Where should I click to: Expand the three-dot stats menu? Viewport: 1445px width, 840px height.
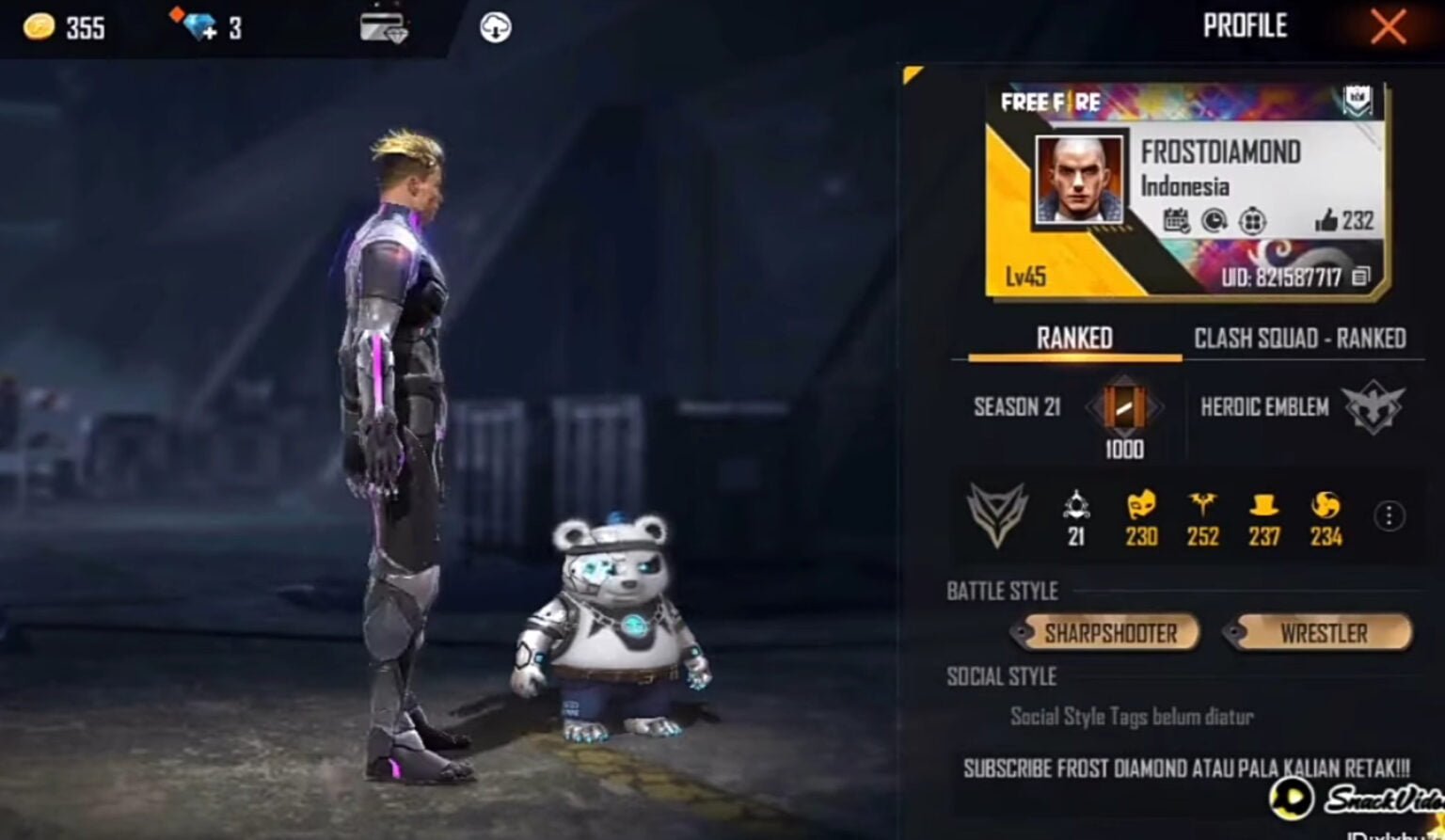(1387, 515)
